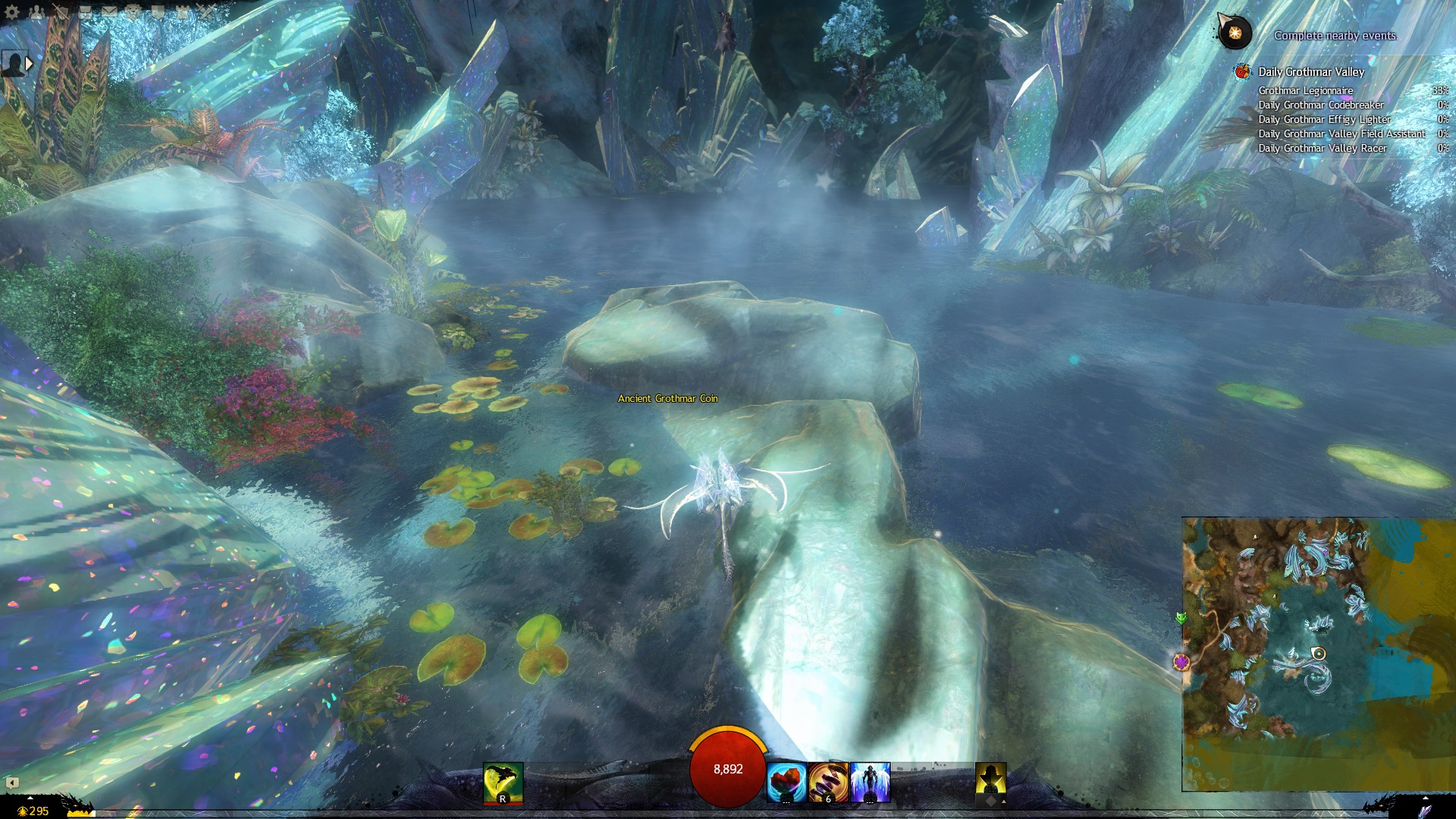Open the lion-head trading post icon
This screenshot has width=1456, height=819.
coord(134,12)
